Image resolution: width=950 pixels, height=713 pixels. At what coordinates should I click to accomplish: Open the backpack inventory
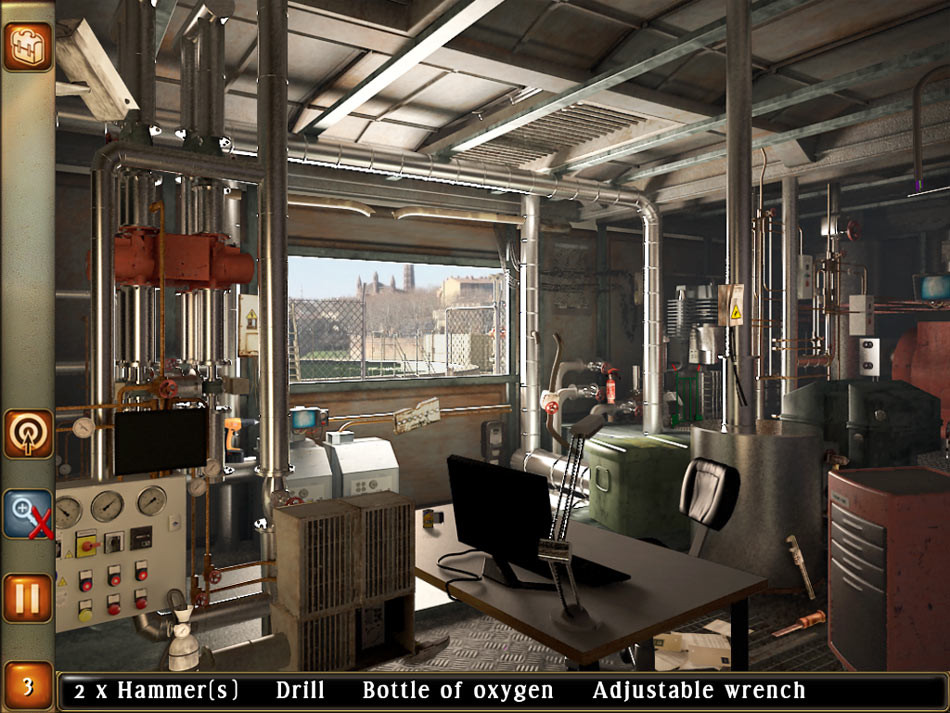pos(27,46)
